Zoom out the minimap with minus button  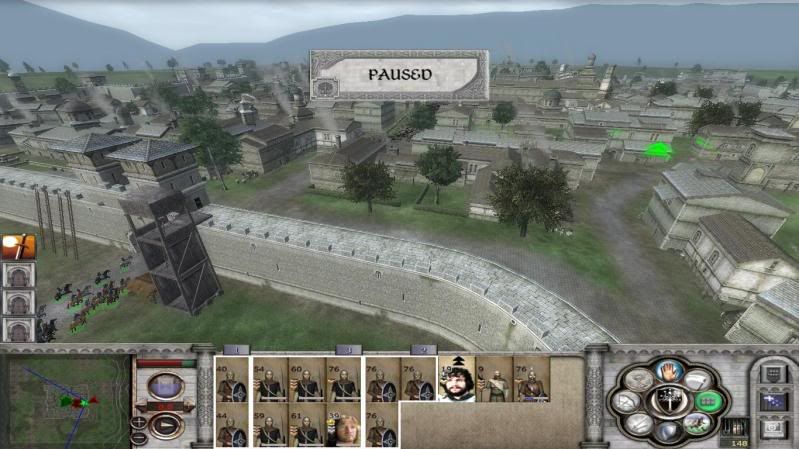(139, 438)
